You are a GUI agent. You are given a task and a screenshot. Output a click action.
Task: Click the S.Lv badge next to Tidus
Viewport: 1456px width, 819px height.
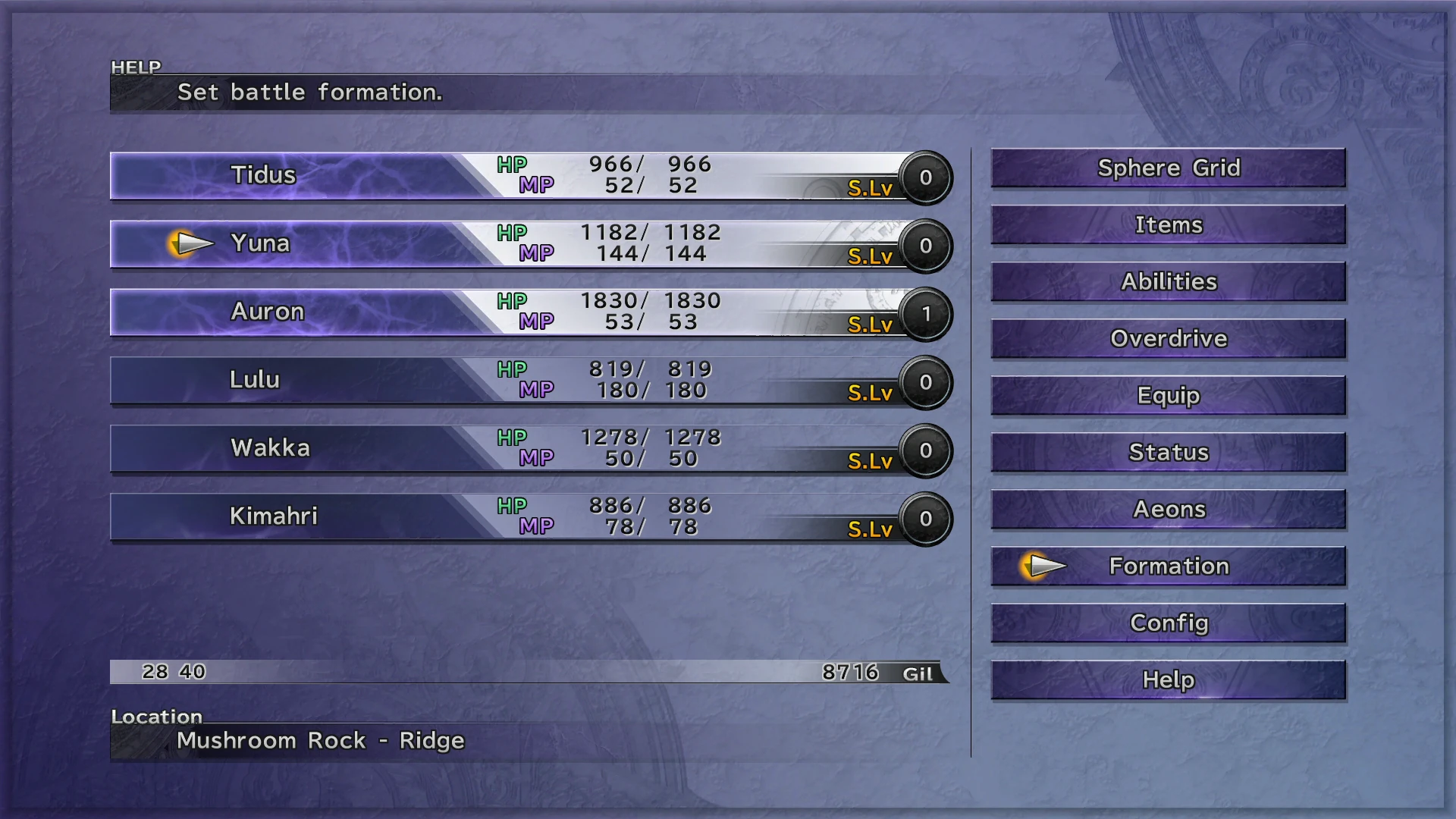[x=925, y=177]
